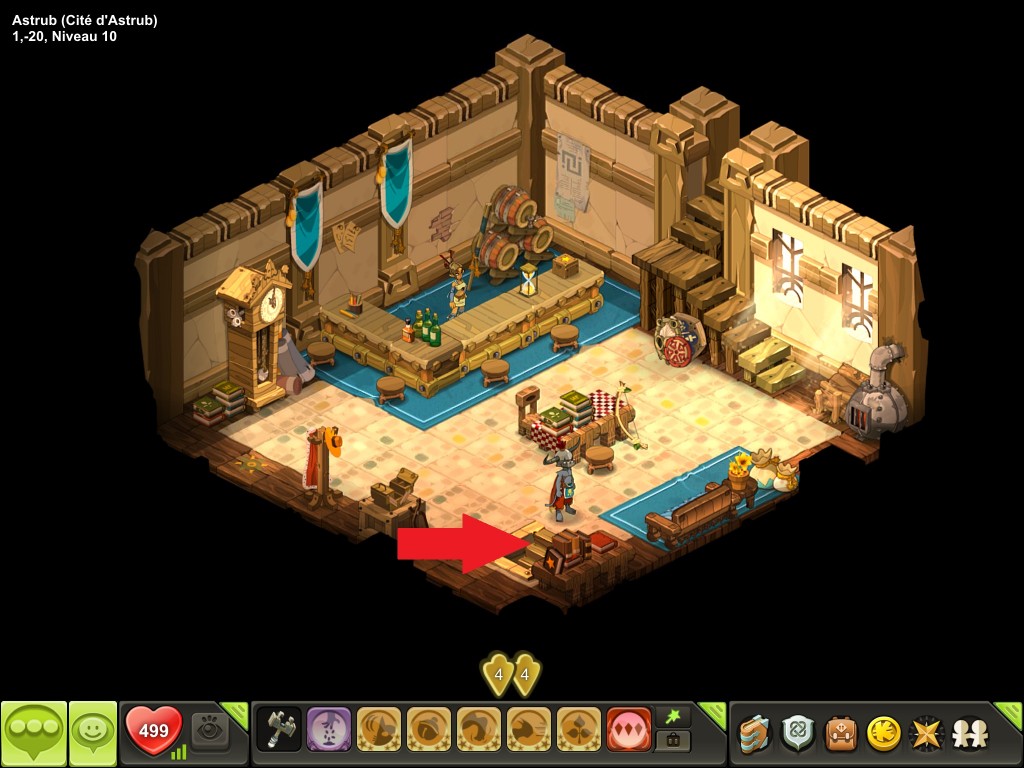Open the friends list icon

pos(969,734)
